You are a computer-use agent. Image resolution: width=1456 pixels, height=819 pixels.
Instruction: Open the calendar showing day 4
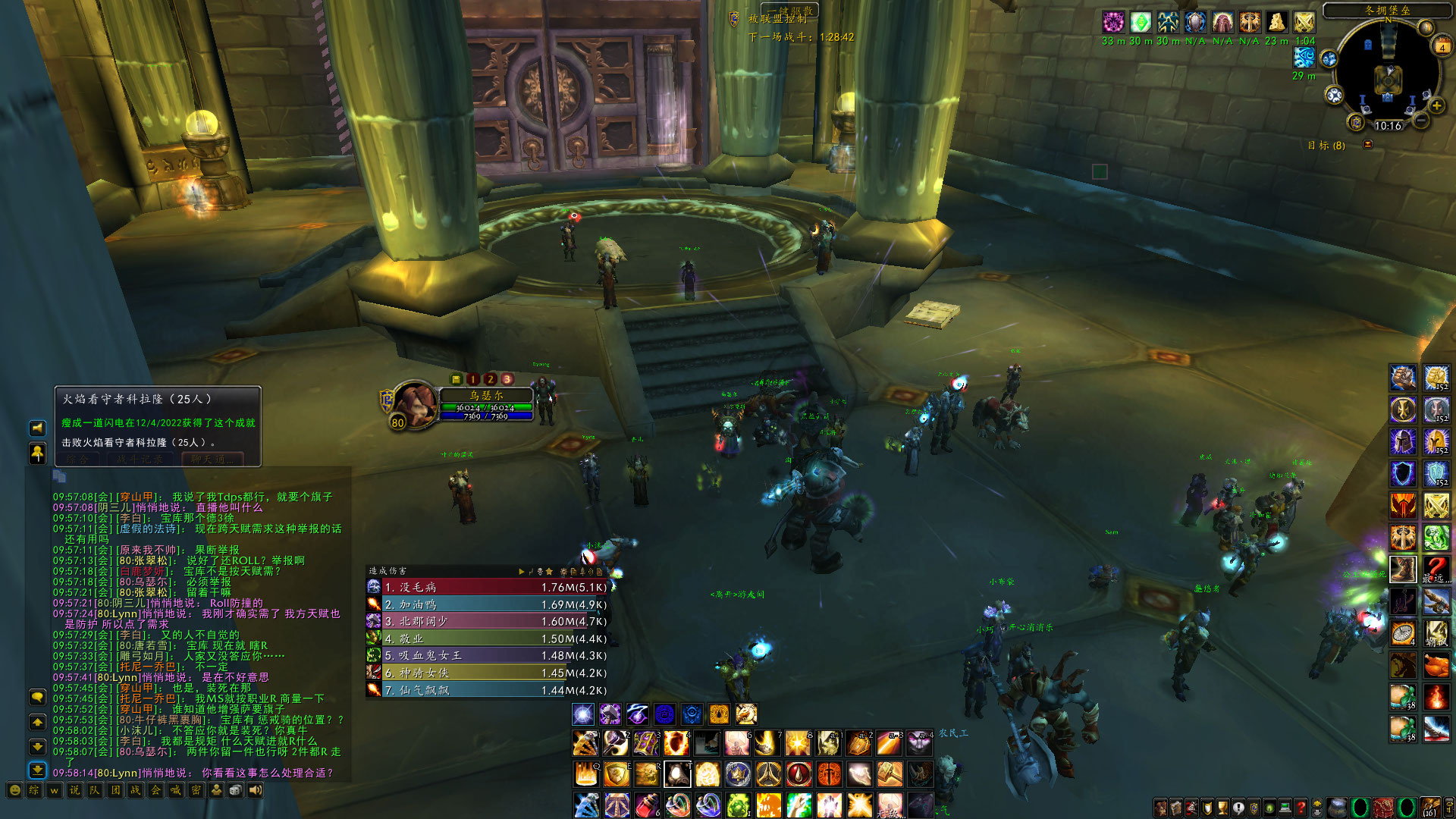[1442, 46]
